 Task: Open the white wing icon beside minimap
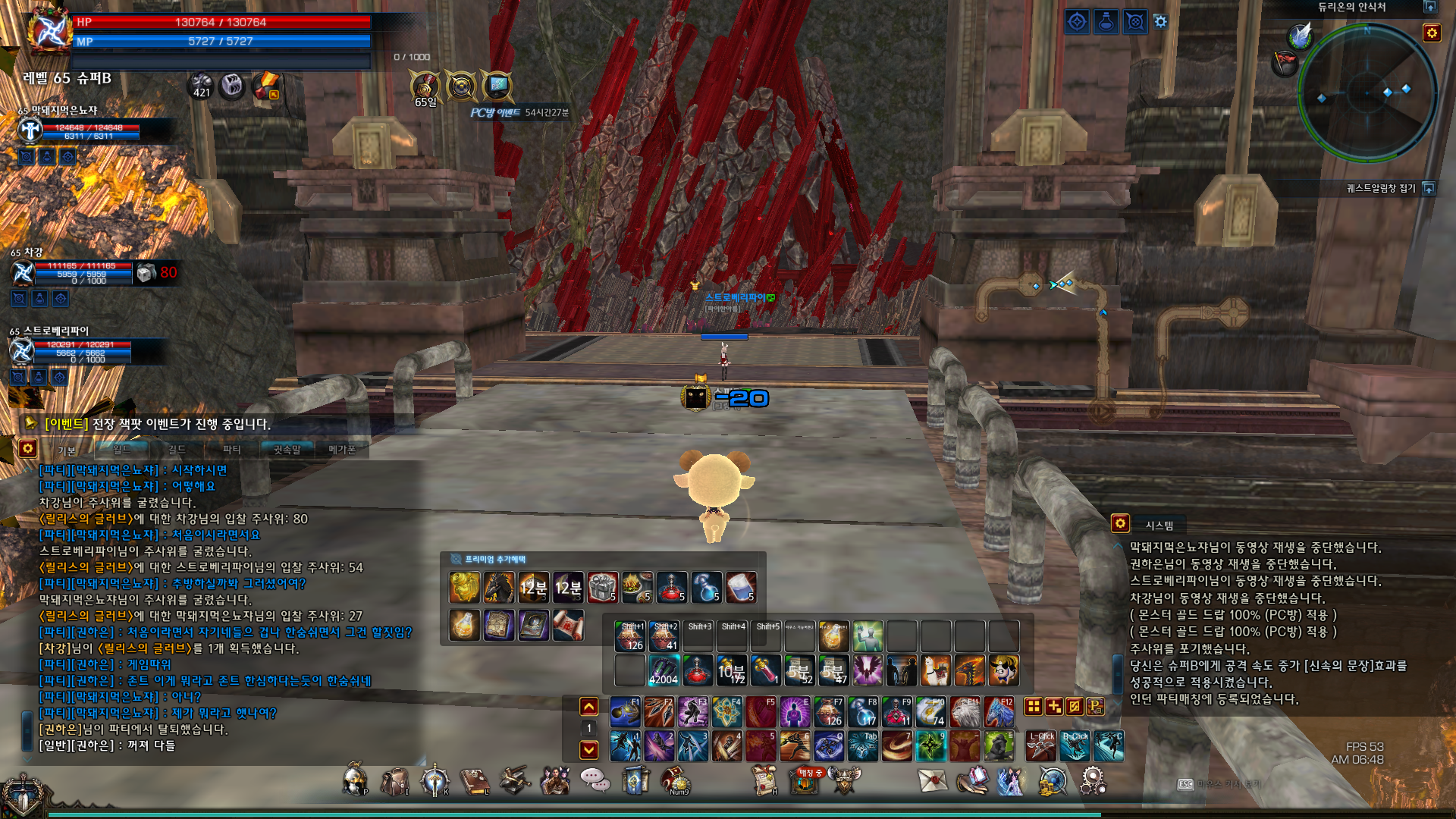pyautogui.click(x=1301, y=35)
